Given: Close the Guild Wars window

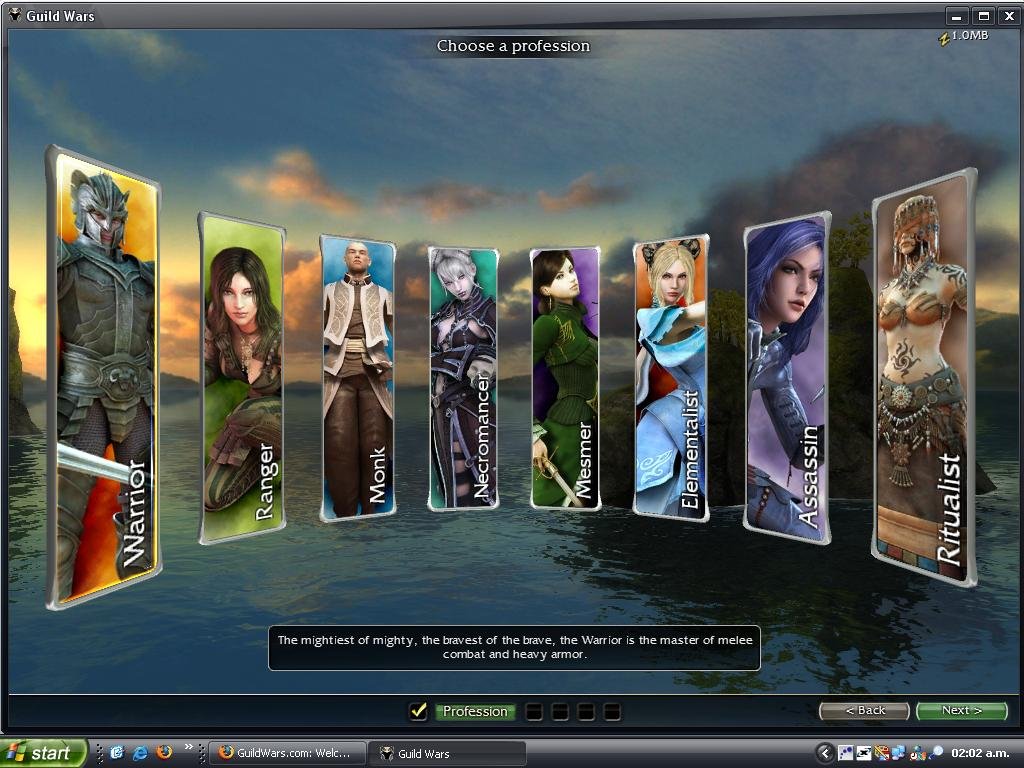Looking at the screenshot, I should pyautogui.click(x=1007, y=16).
